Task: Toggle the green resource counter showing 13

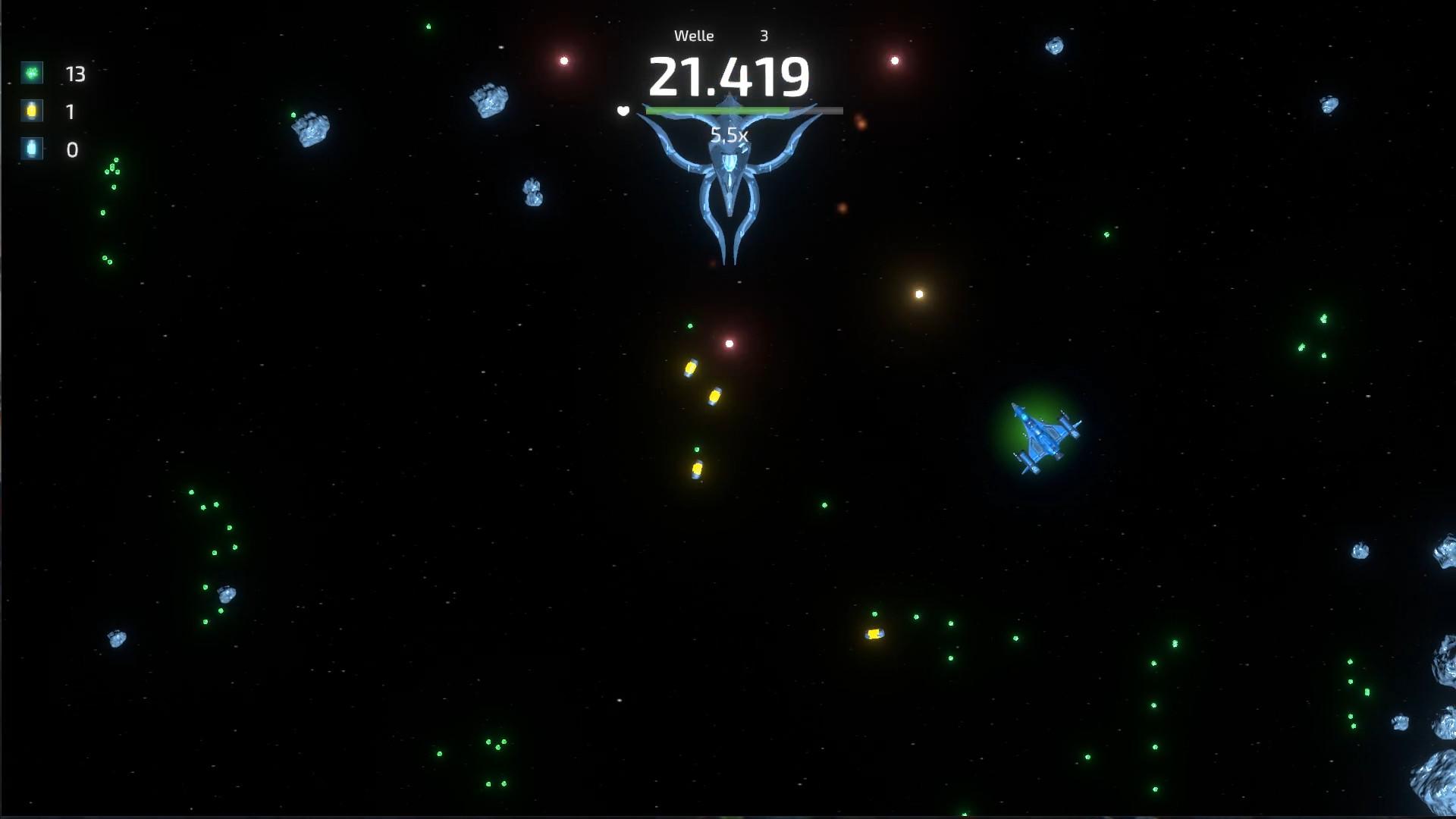Action: click(x=74, y=74)
